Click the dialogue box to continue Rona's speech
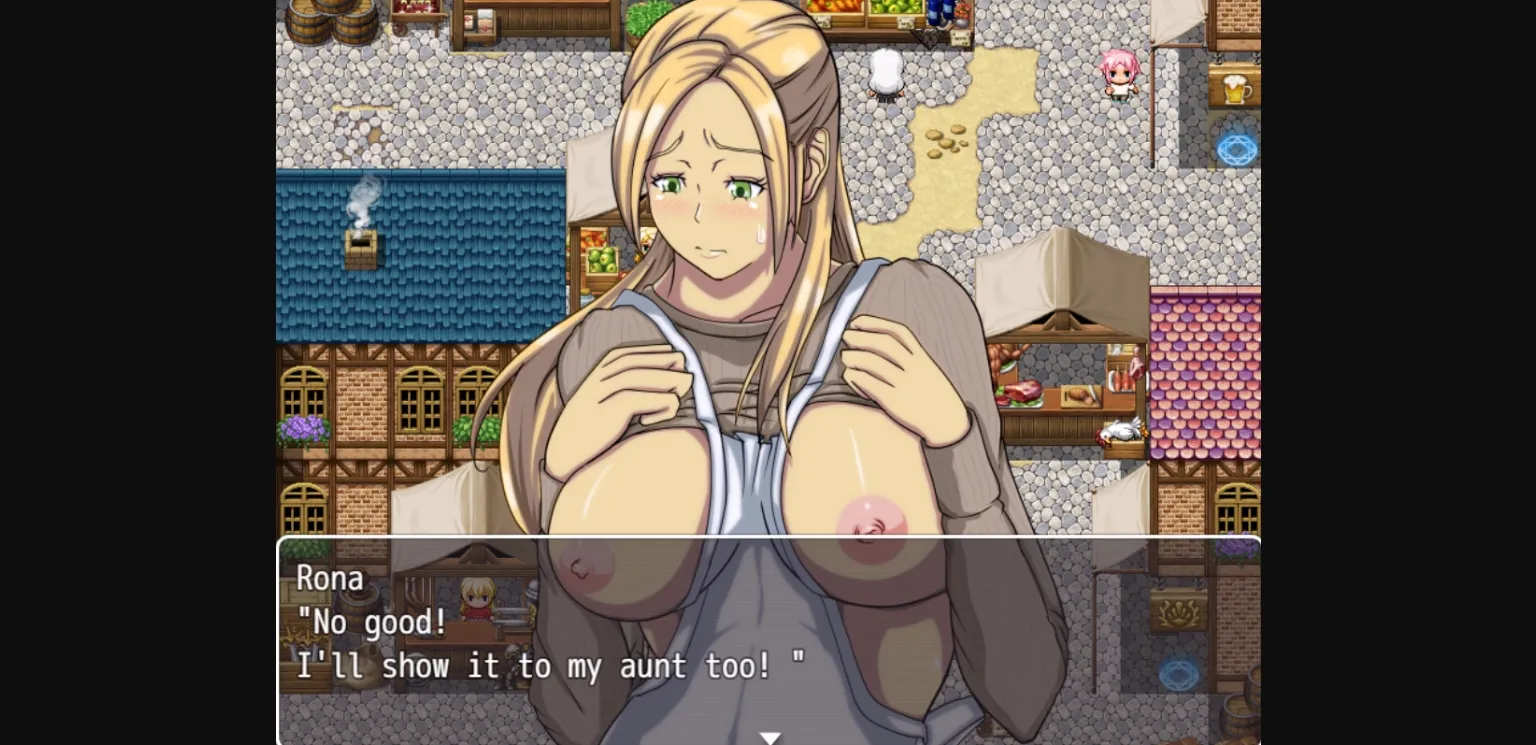This screenshot has height=745, width=1536. [770, 640]
